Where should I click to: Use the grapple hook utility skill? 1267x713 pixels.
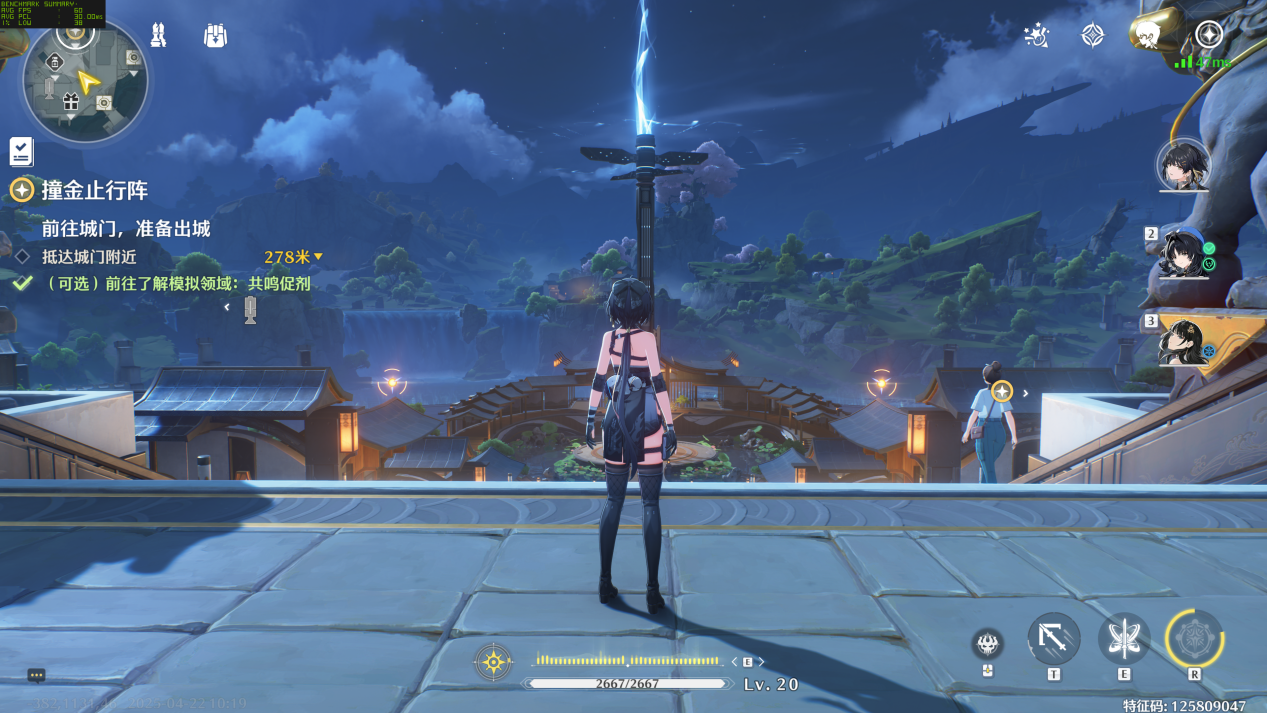tap(1054, 638)
